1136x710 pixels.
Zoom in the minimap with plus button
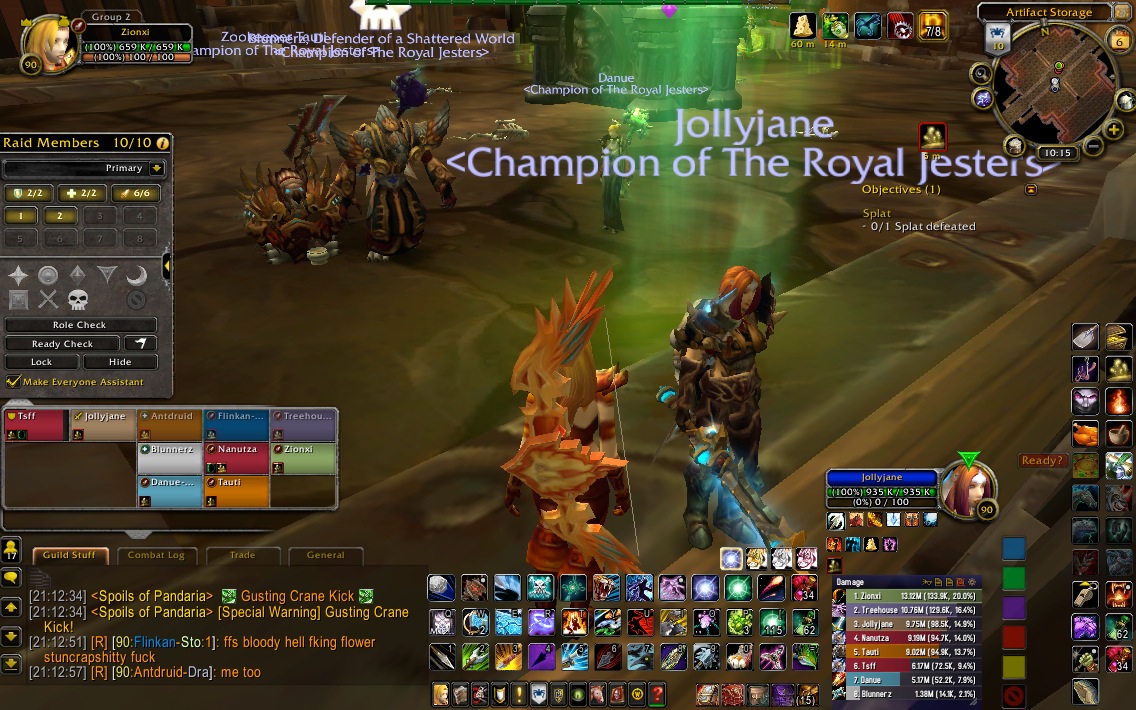tap(1113, 130)
